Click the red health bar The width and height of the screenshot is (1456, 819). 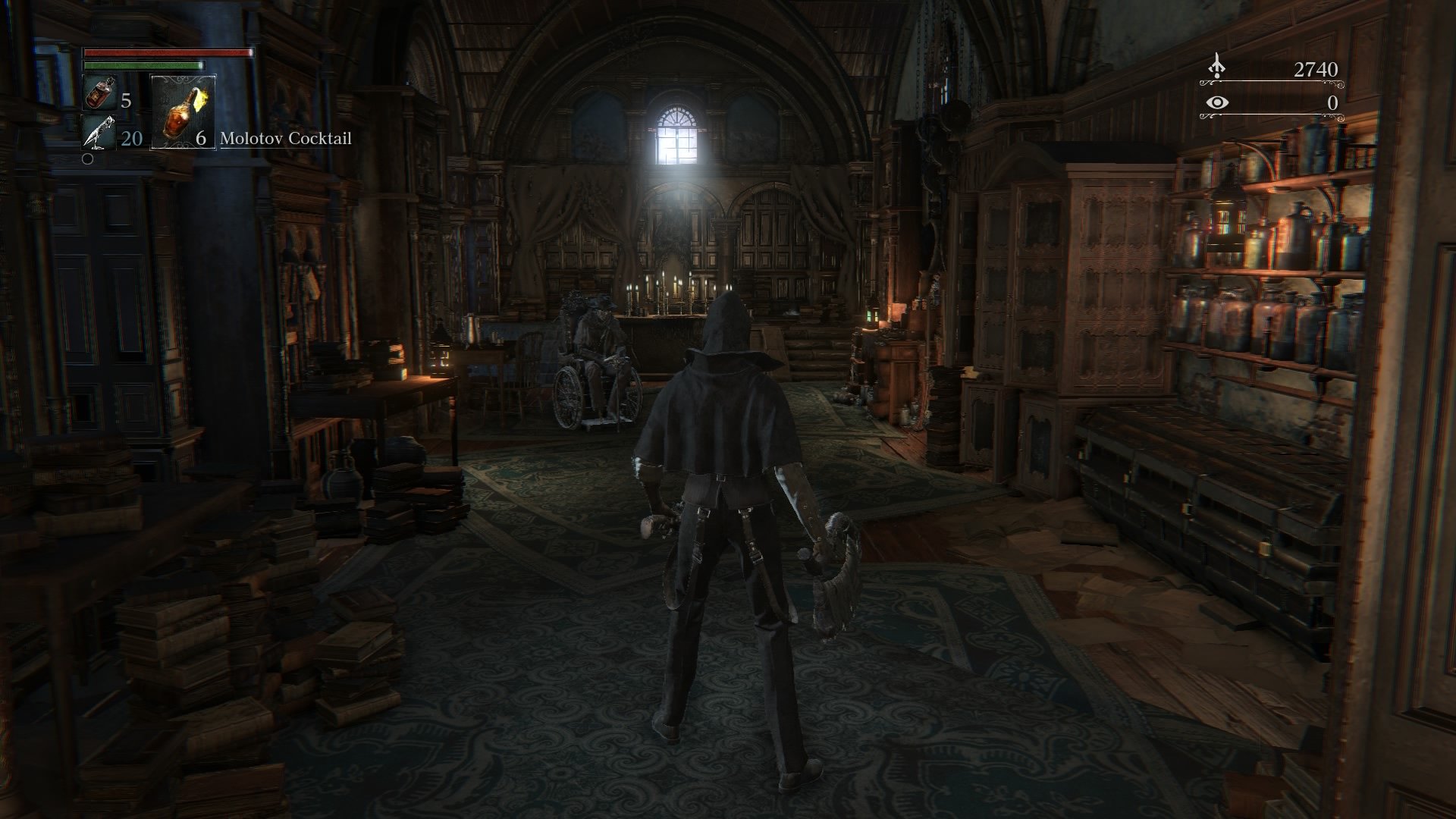click(167, 54)
